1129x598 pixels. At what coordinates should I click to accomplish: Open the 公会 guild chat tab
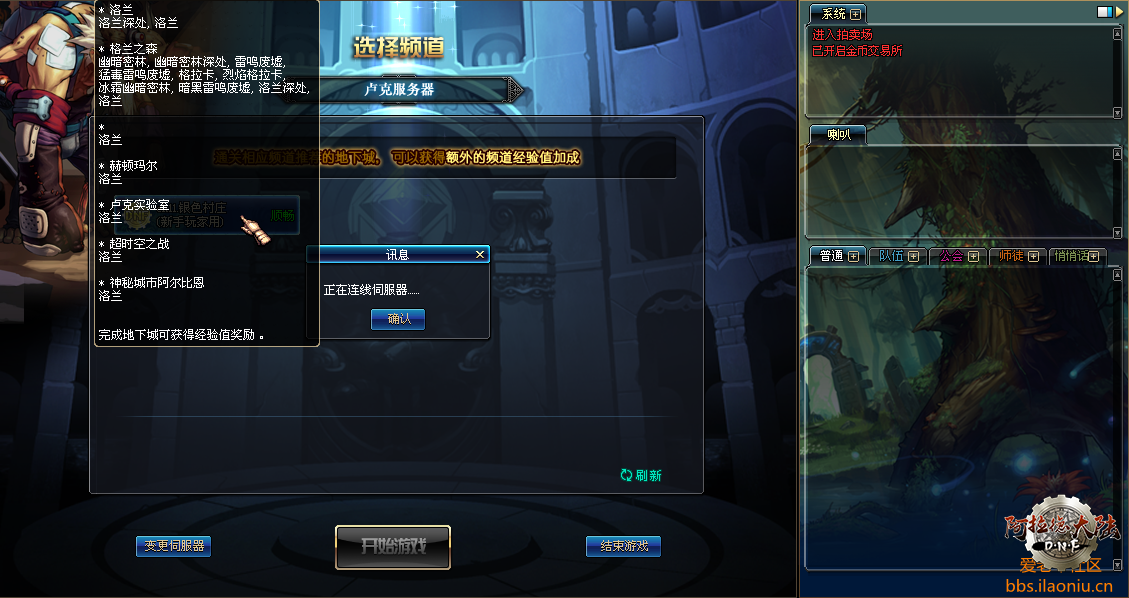pos(951,256)
